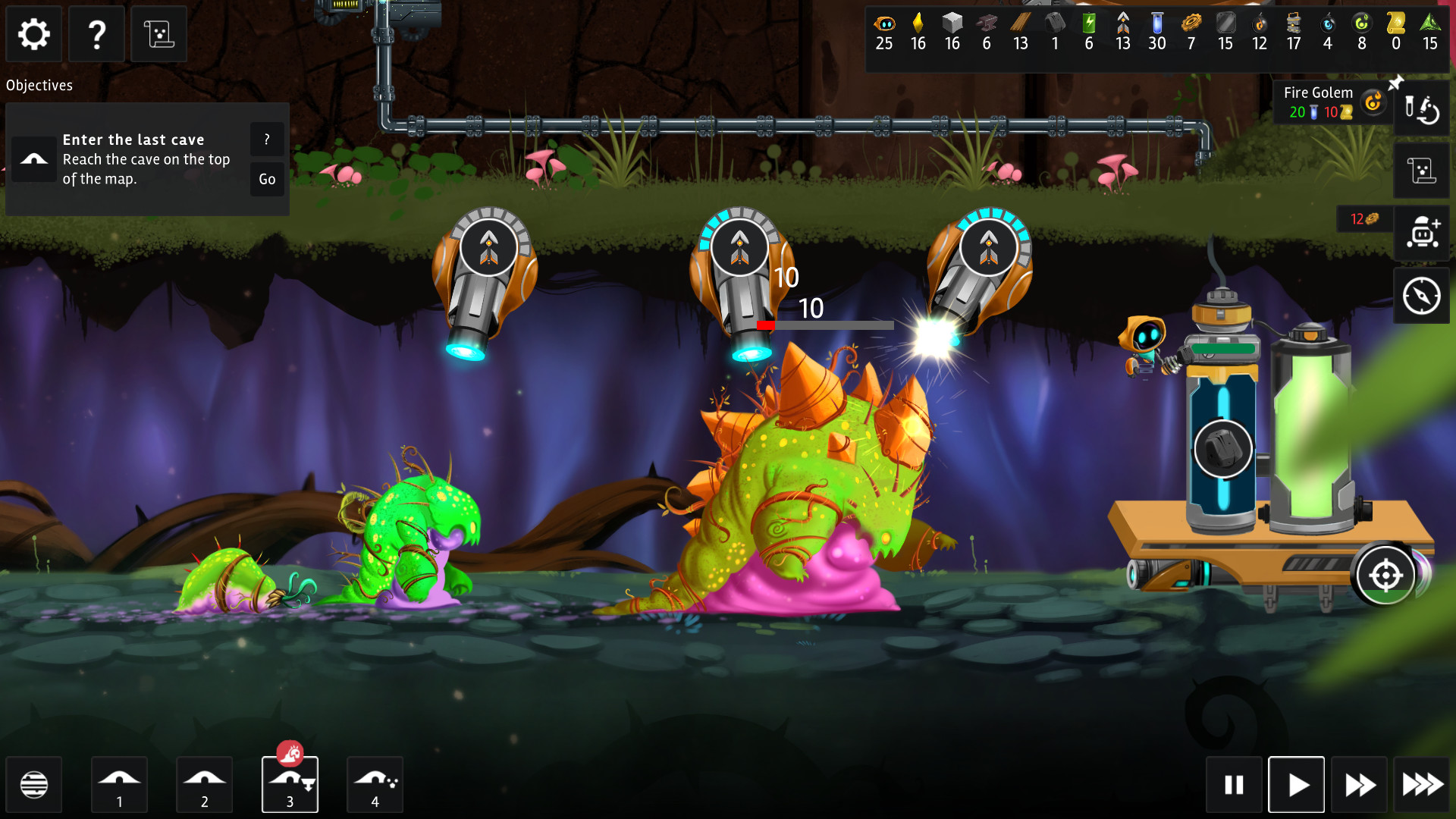This screenshot has width=1456, height=819.
Task: Select cave shortcut number 4
Action: (375, 784)
